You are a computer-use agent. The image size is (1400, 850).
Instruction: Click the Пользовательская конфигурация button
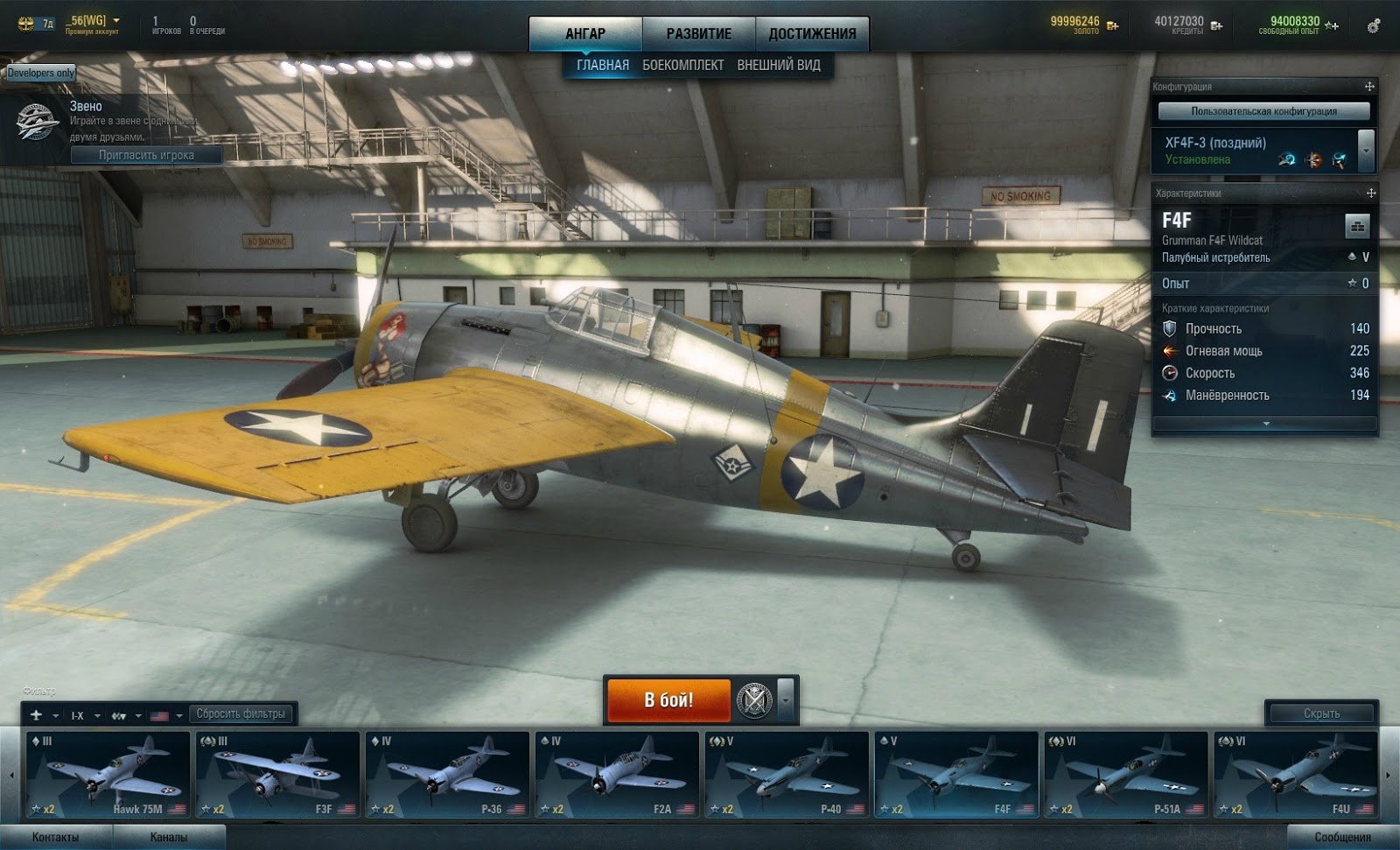pos(1263,111)
